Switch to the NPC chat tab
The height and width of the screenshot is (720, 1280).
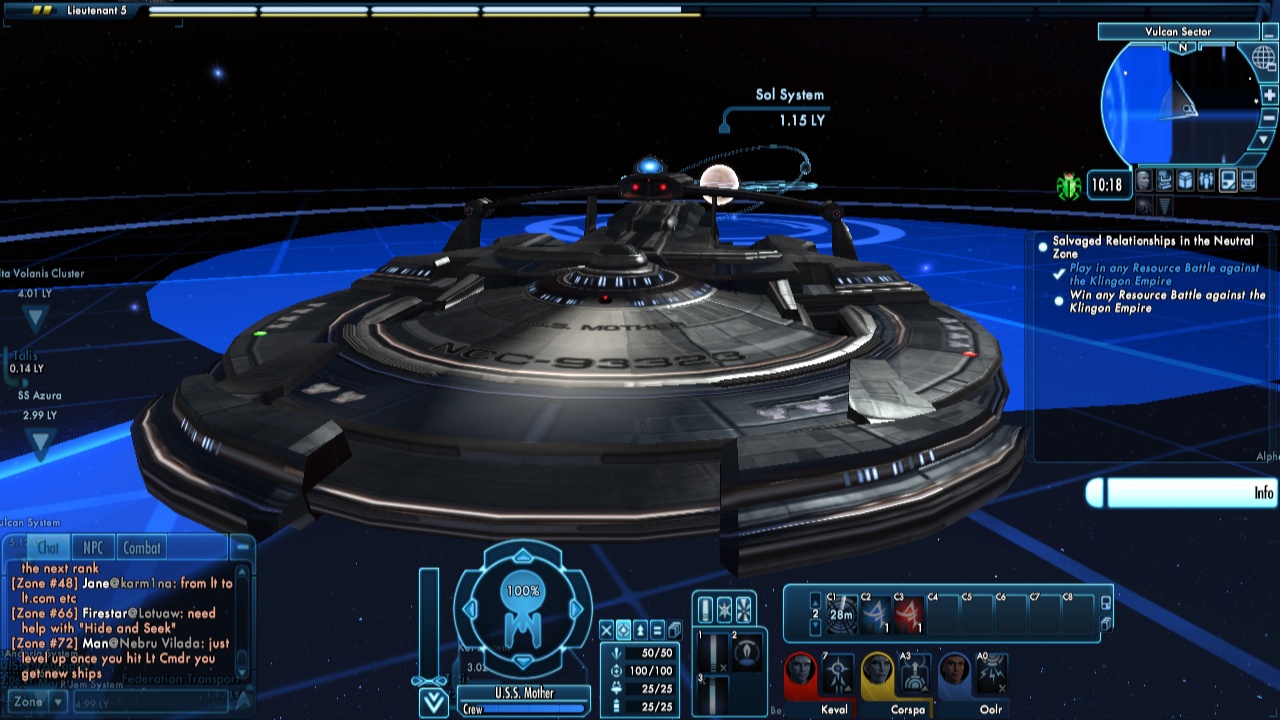(93, 548)
